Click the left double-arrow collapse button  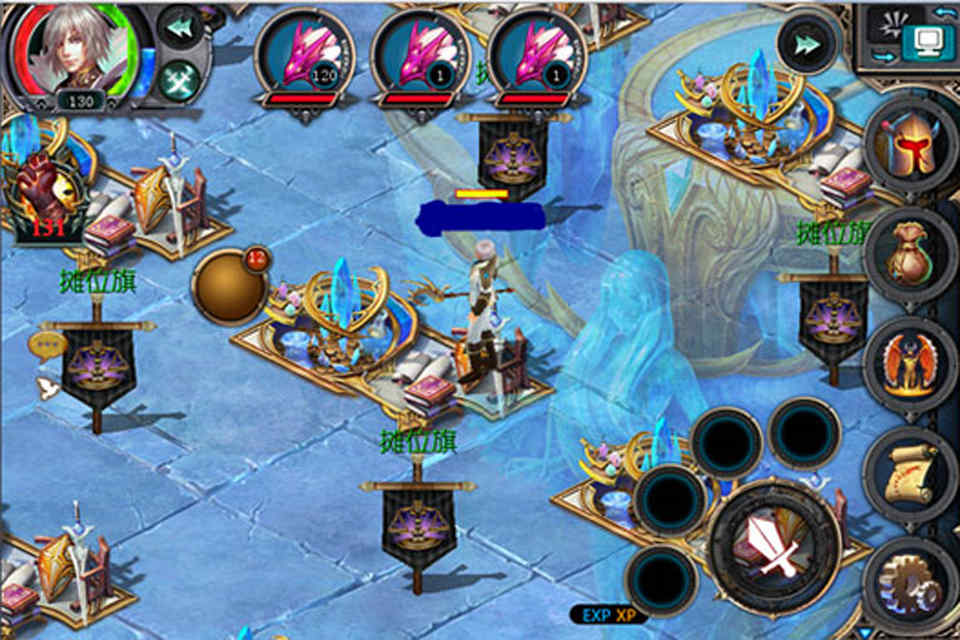coord(181,27)
